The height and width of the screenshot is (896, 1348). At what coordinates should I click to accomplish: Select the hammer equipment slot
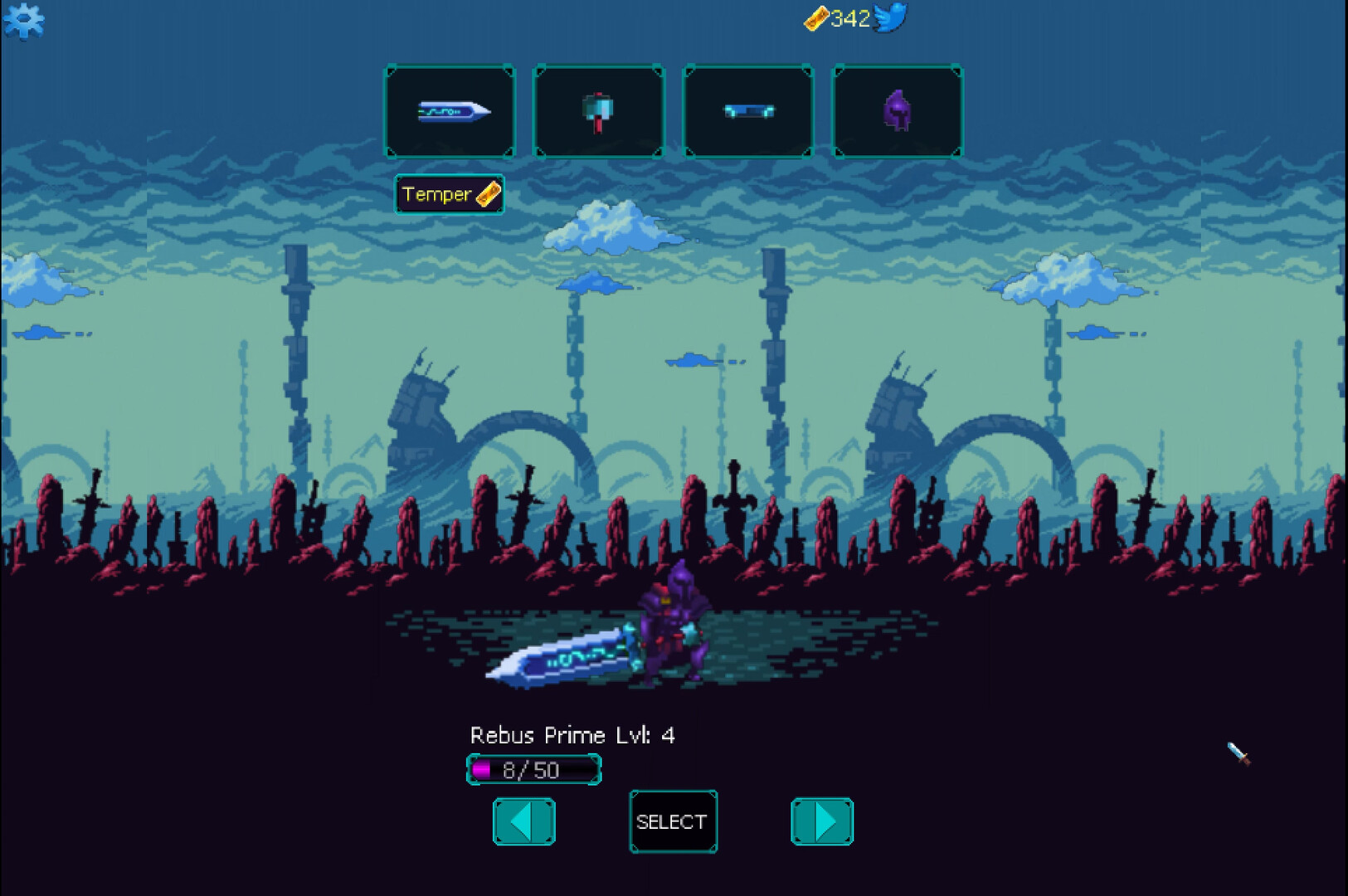[600, 111]
